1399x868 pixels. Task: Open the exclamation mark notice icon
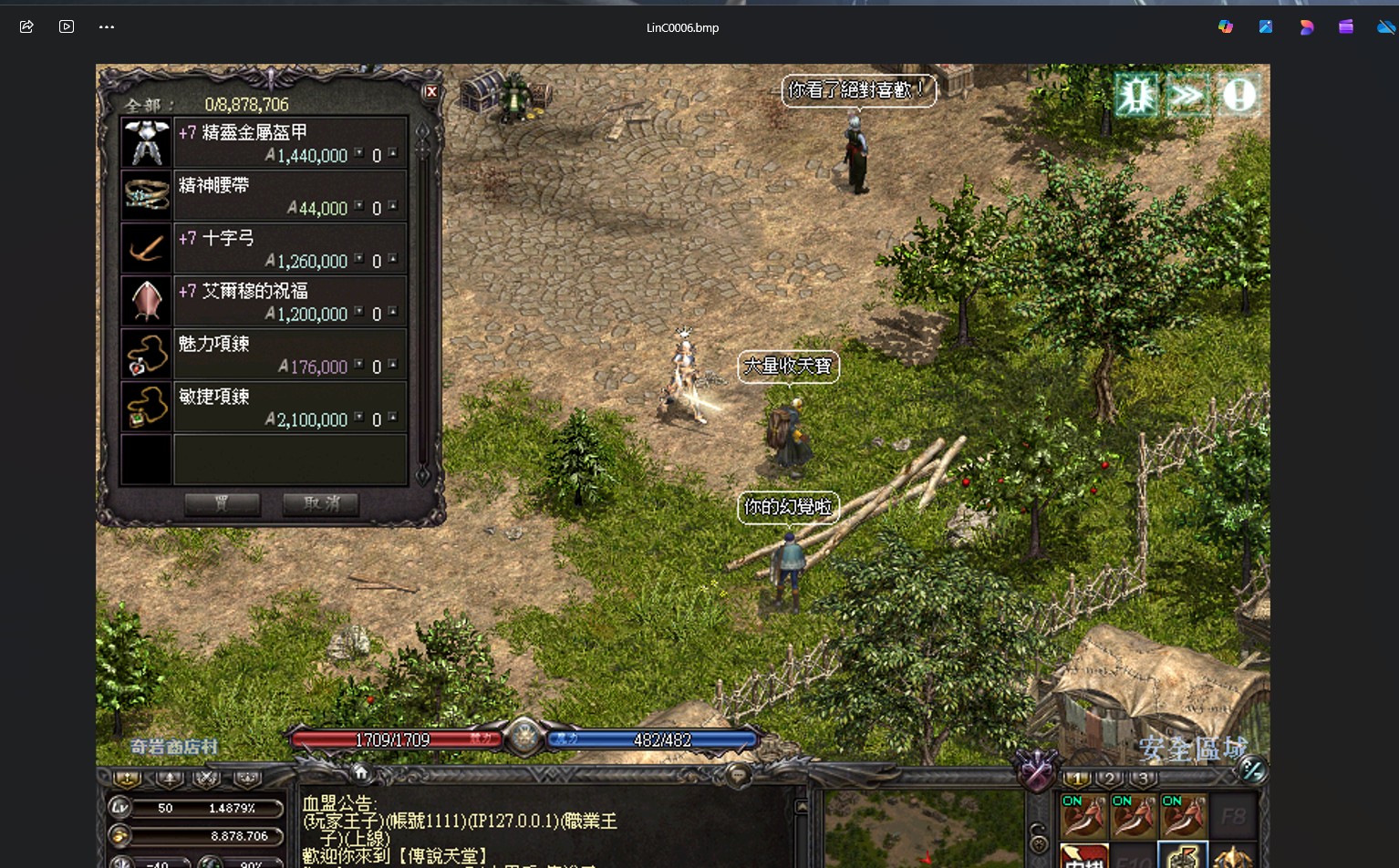click(x=1238, y=95)
